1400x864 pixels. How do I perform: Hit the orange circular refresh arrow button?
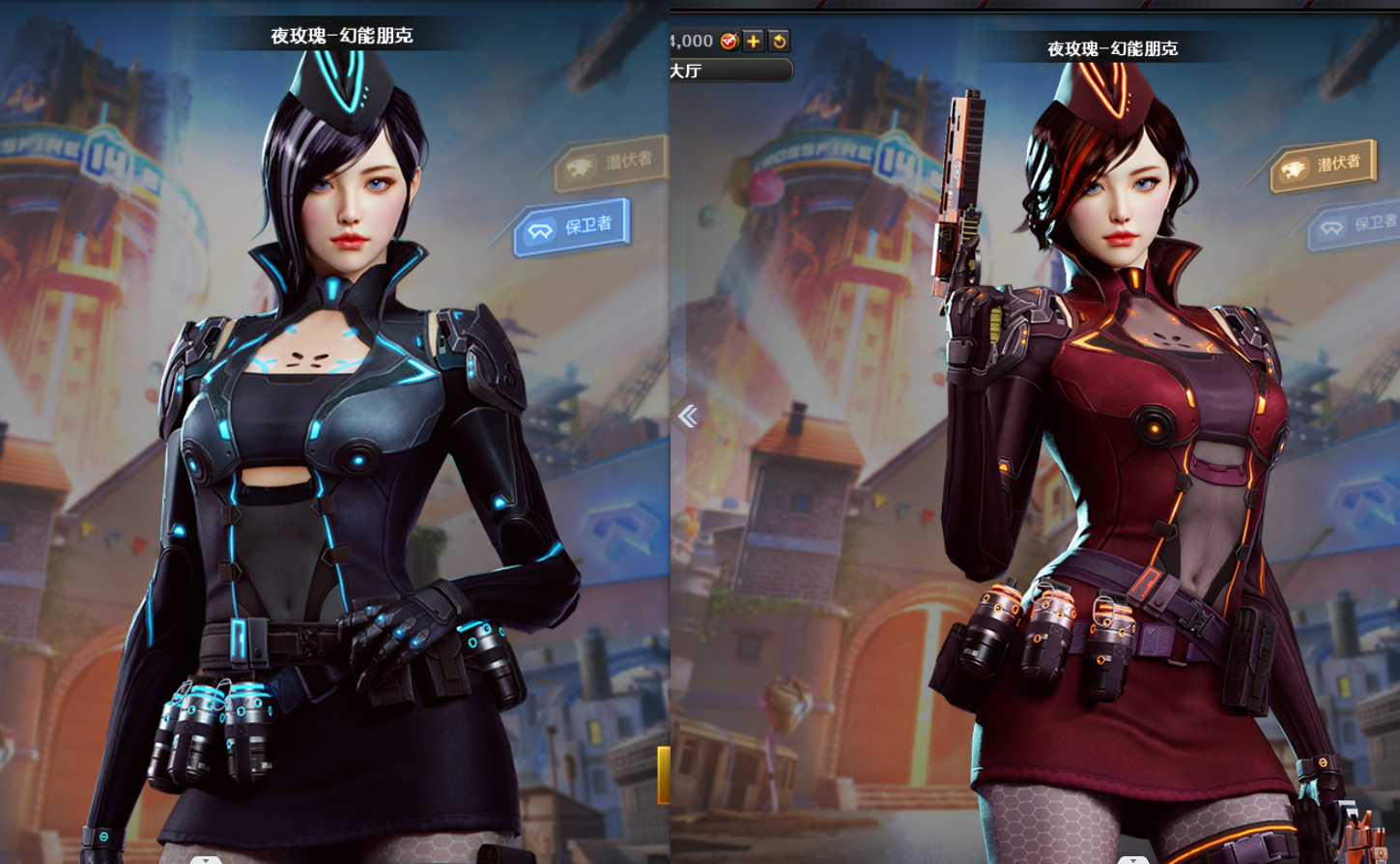[779, 41]
